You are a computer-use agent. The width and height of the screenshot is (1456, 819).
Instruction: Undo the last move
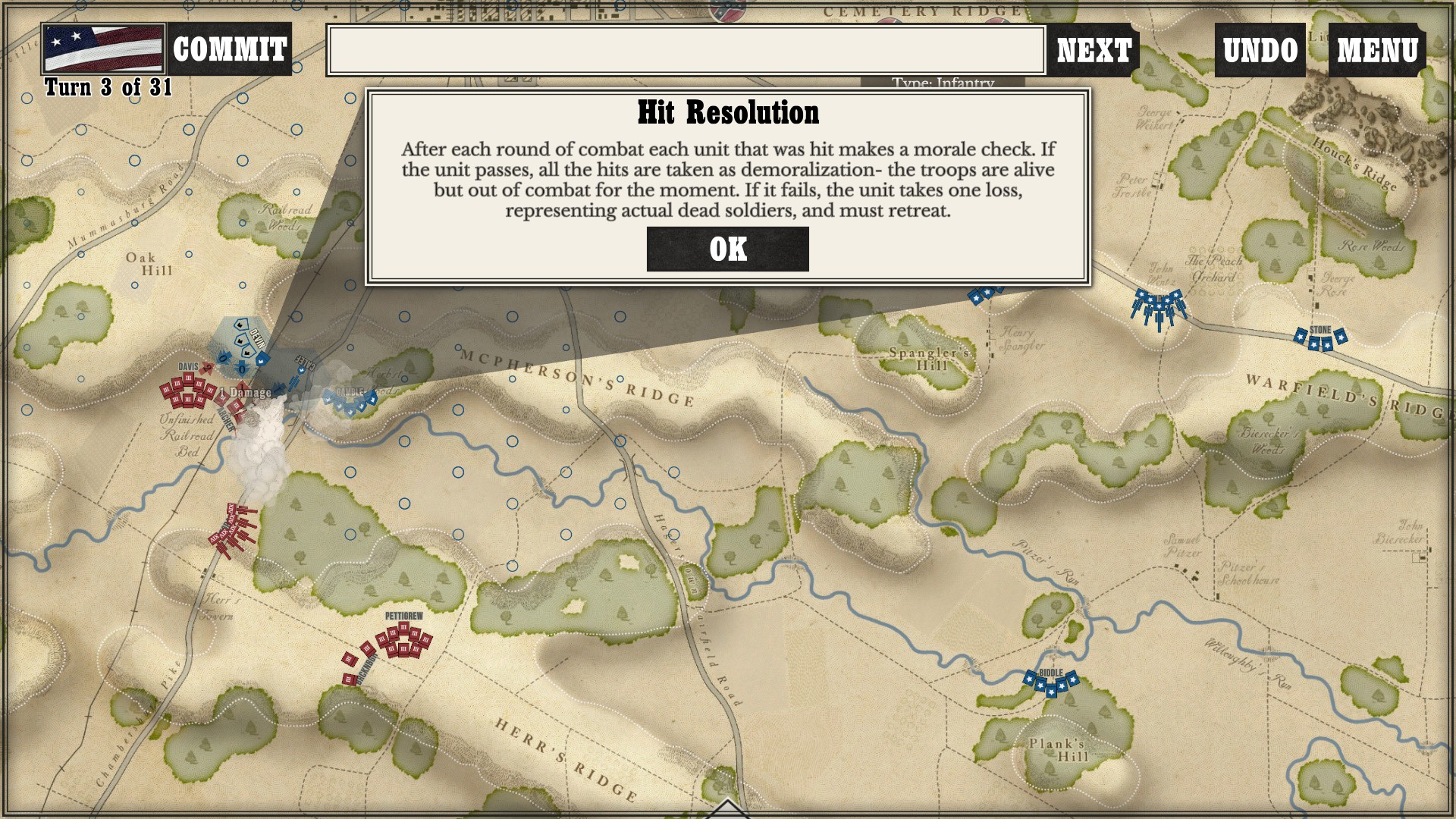pos(1260,50)
